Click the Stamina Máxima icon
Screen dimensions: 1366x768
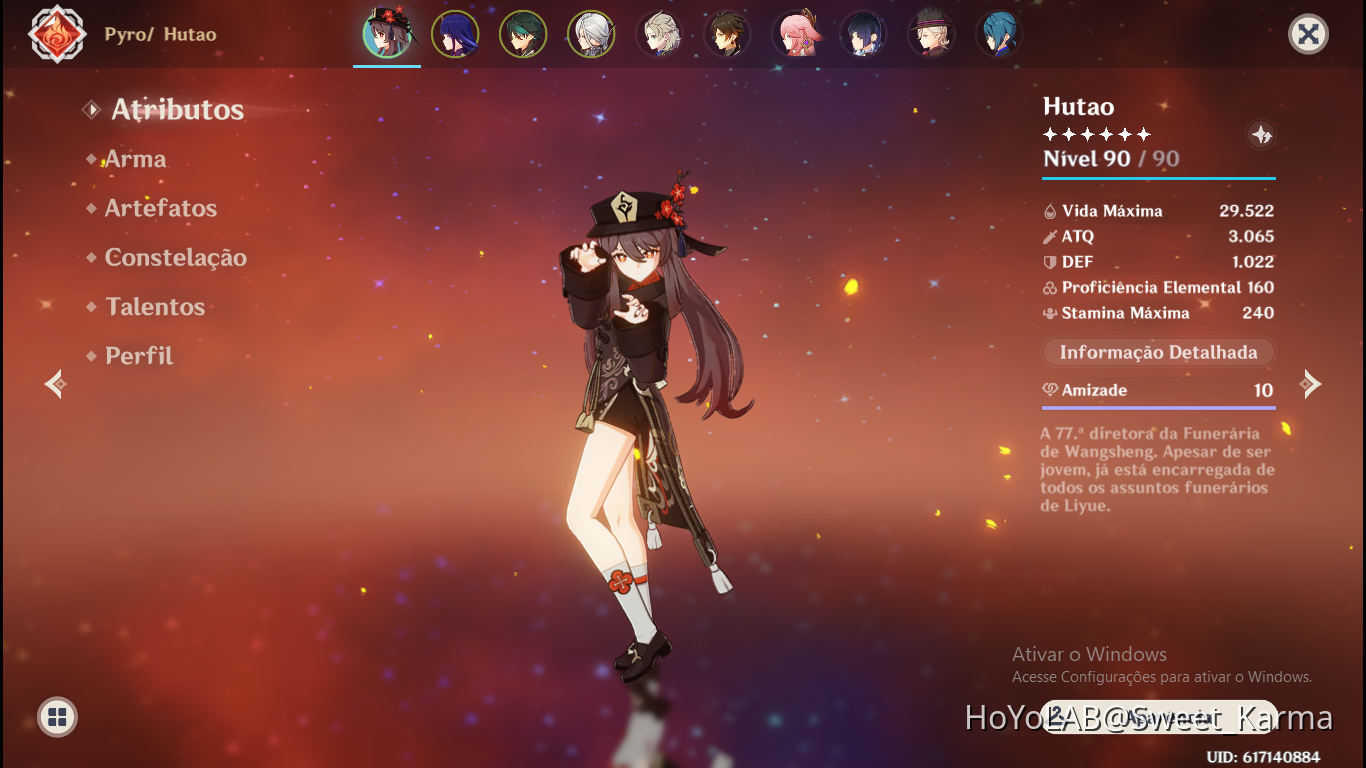pyautogui.click(x=1049, y=312)
